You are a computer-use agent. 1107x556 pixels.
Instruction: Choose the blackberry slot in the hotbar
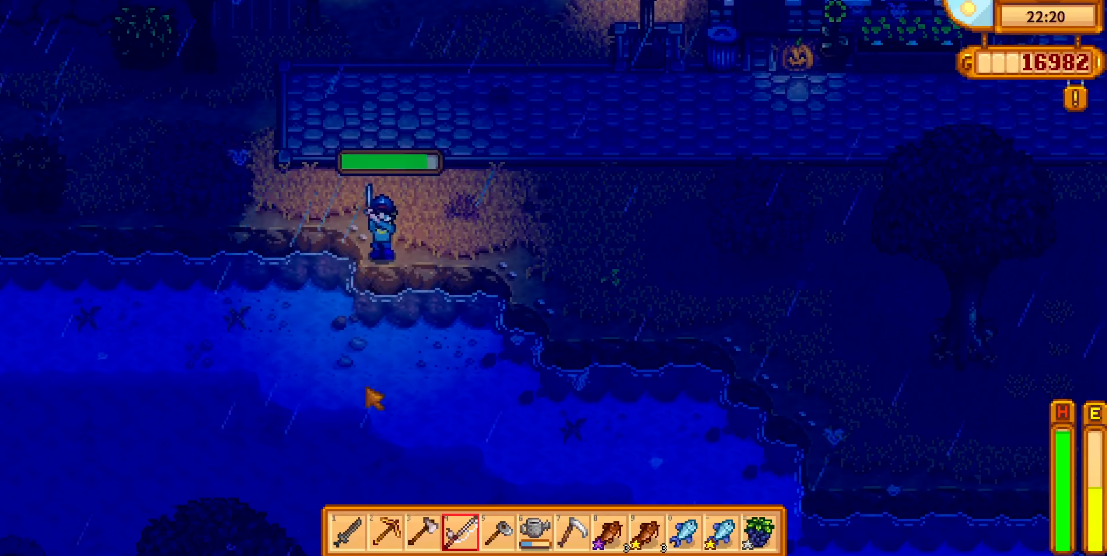point(761,529)
